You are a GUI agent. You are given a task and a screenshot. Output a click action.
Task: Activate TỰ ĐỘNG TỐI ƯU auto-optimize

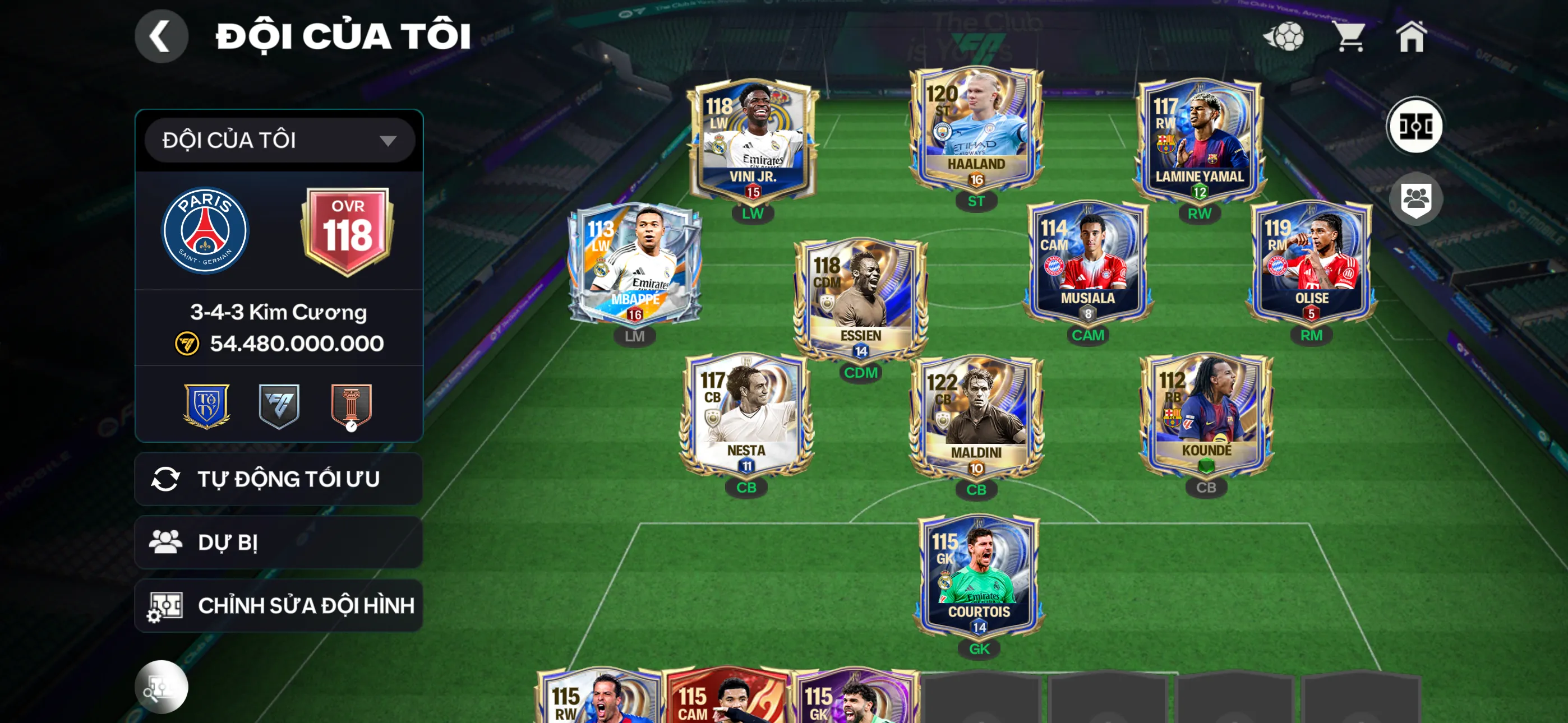[278, 479]
